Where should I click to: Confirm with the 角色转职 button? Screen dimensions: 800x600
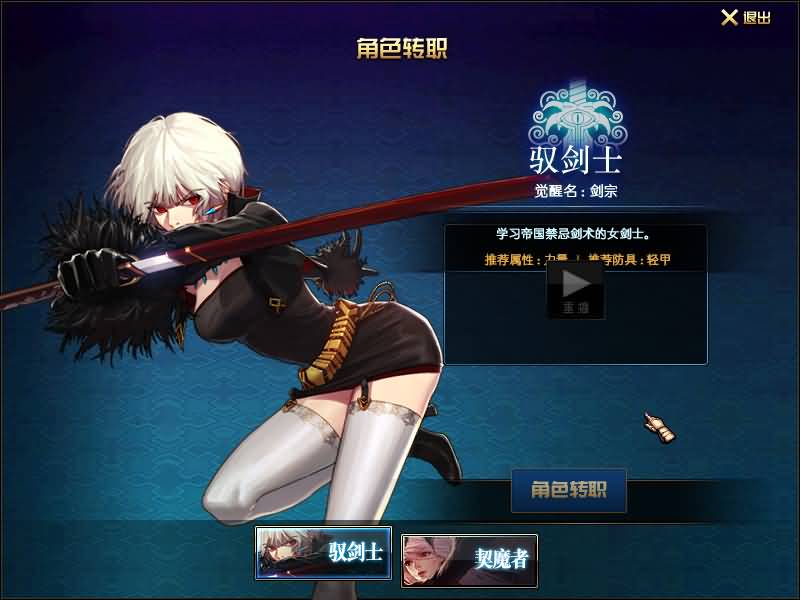pos(568,490)
